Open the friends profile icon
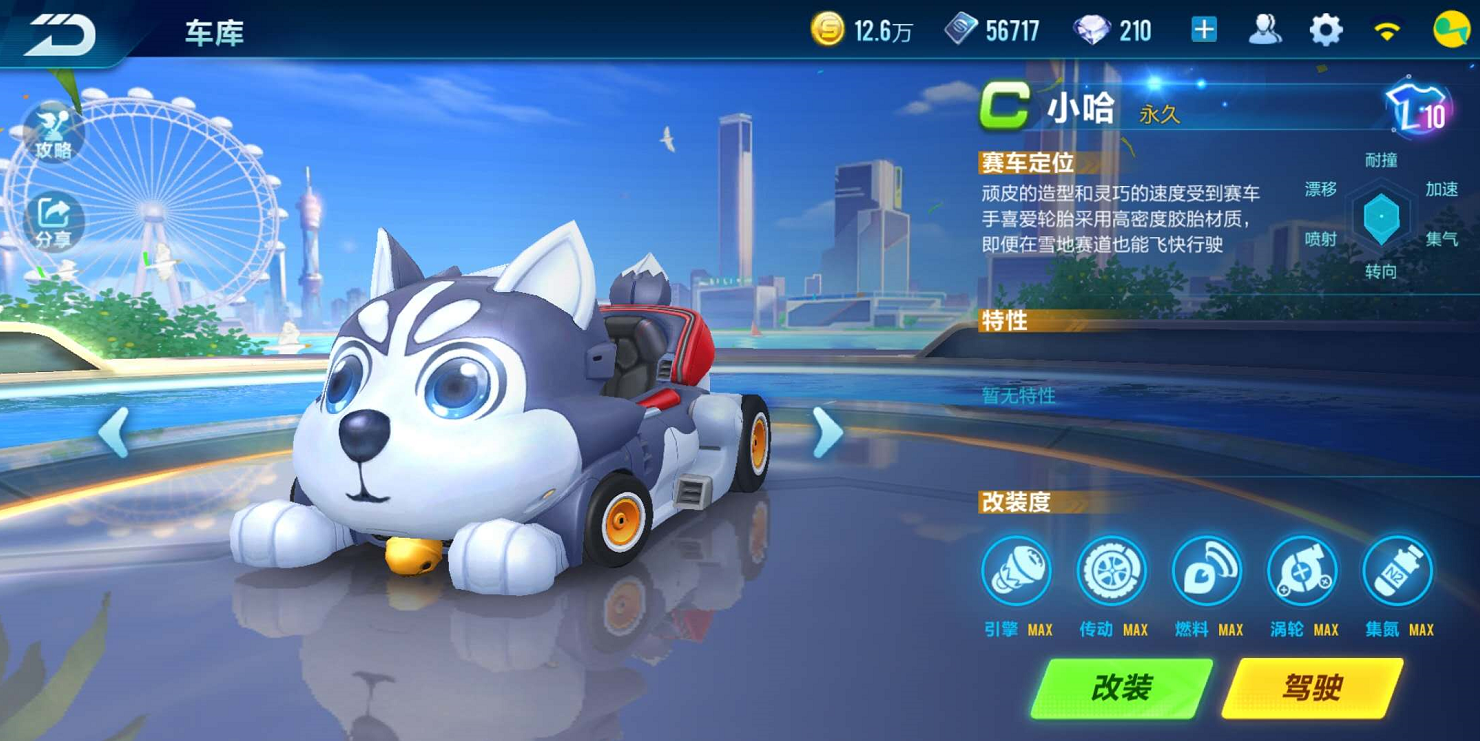1480x741 pixels. click(x=1265, y=30)
